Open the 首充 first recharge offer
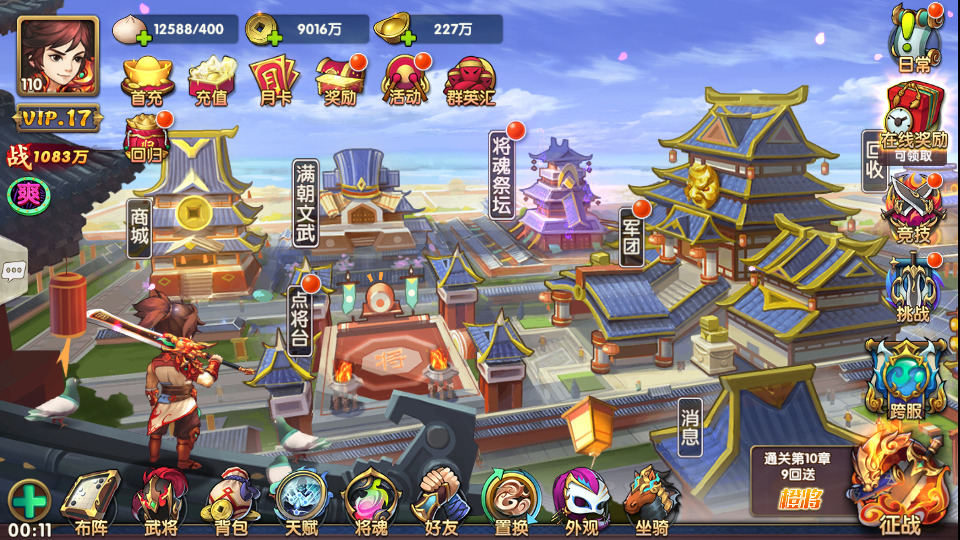 [147, 79]
